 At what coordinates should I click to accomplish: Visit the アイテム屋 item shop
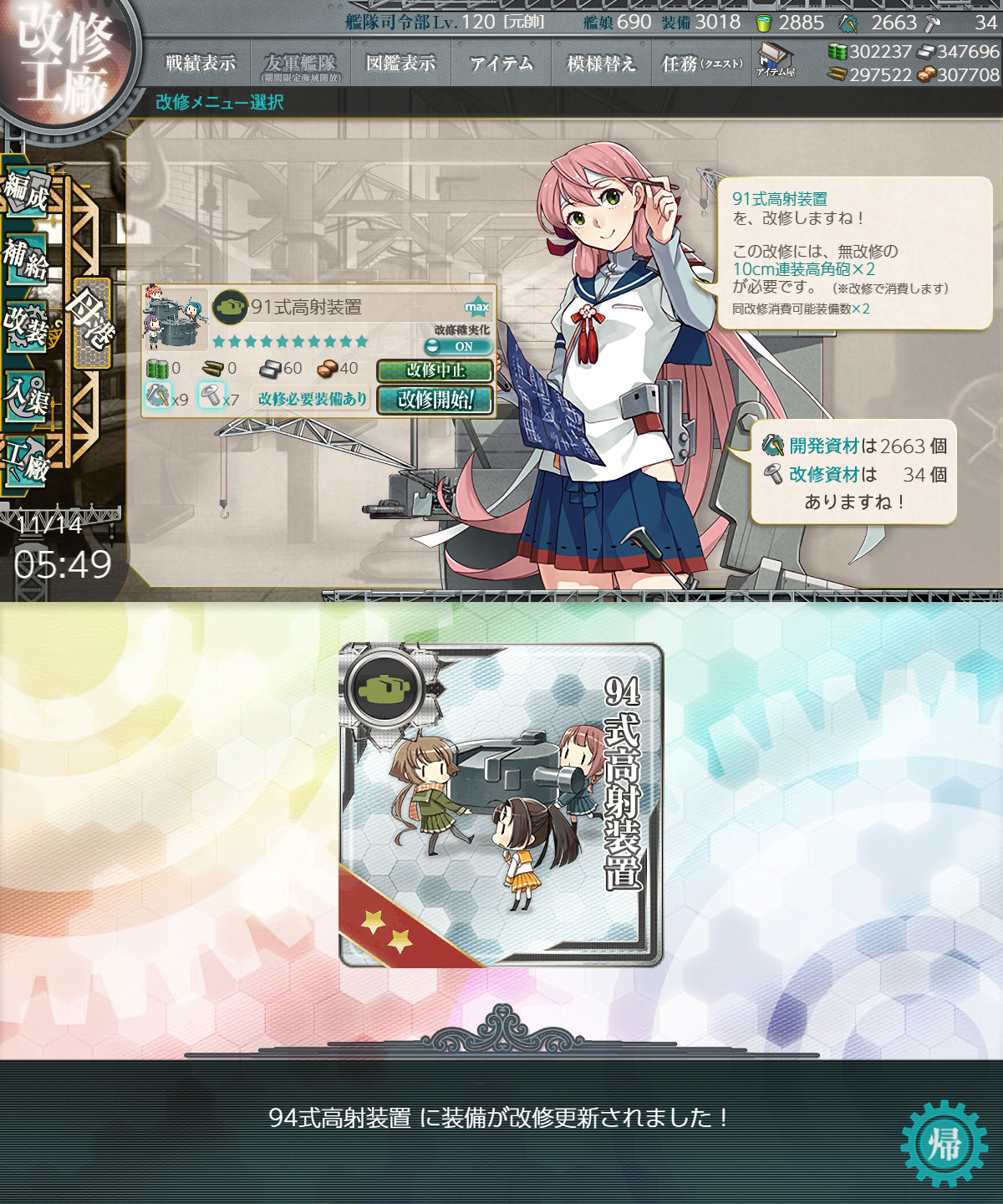(776, 60)
